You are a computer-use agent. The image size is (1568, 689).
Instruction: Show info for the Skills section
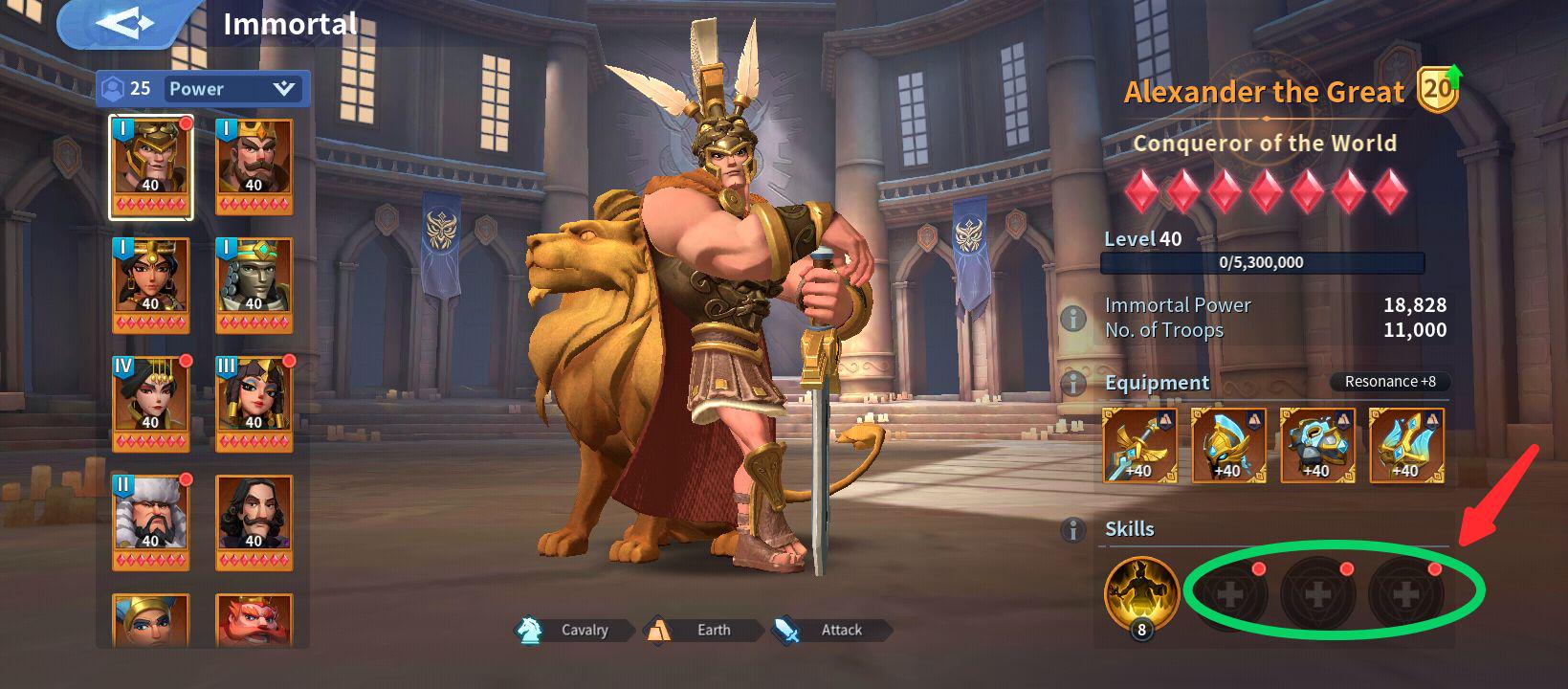1073,529
